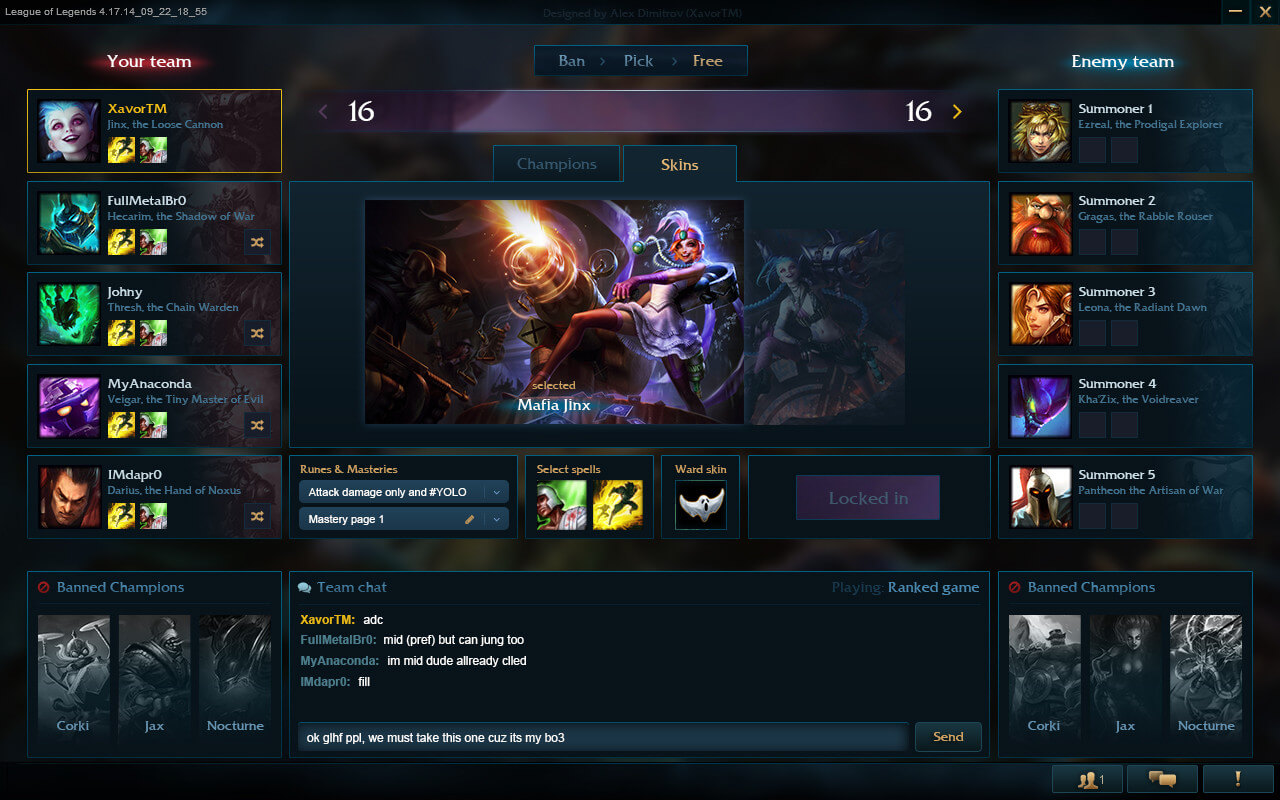1280x800 pixels.
Task: Open the chat bubbles button
Action: [x=1162, y=779]
